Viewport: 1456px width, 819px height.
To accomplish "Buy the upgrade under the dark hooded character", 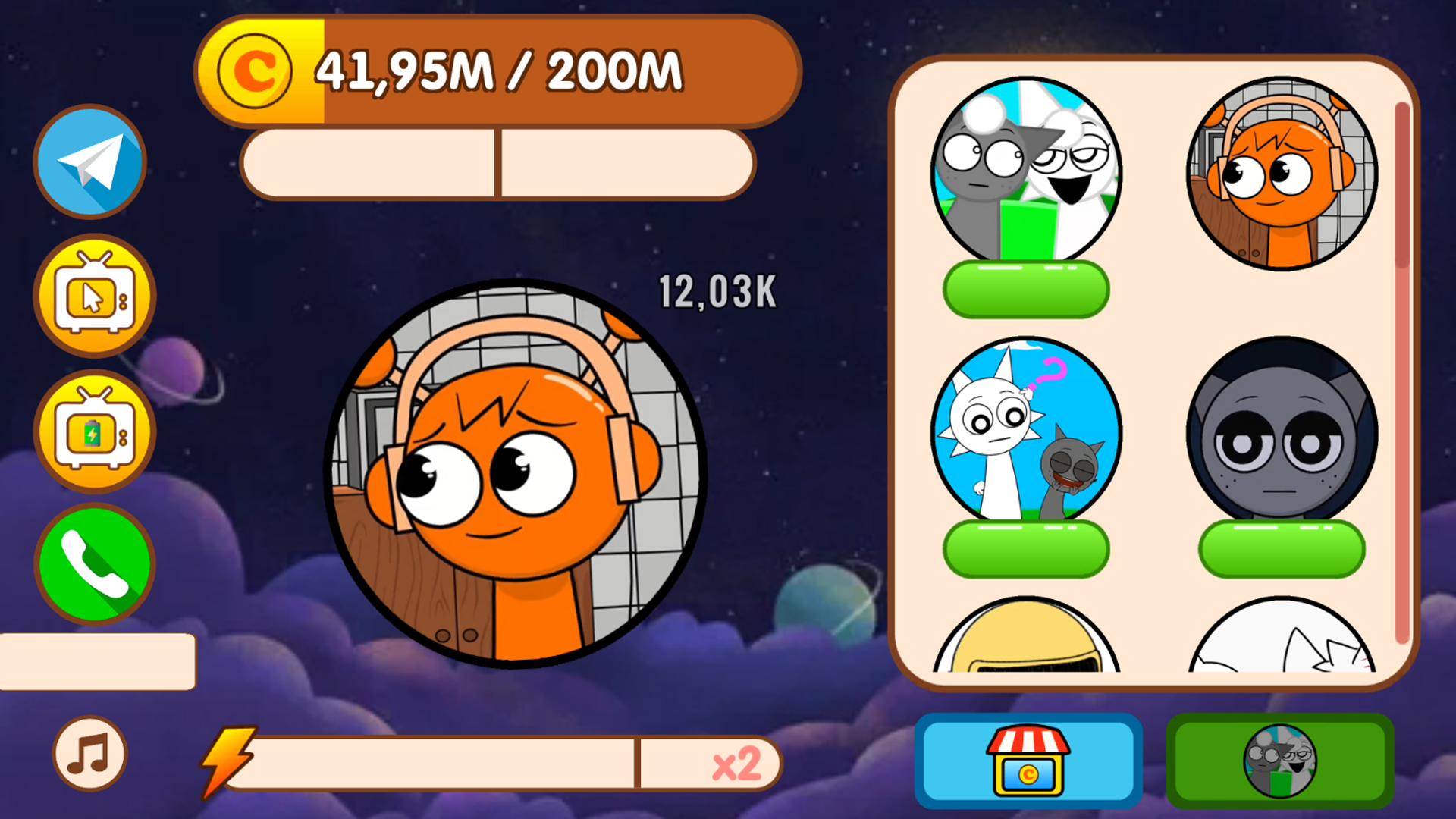I will [1277, 548].
